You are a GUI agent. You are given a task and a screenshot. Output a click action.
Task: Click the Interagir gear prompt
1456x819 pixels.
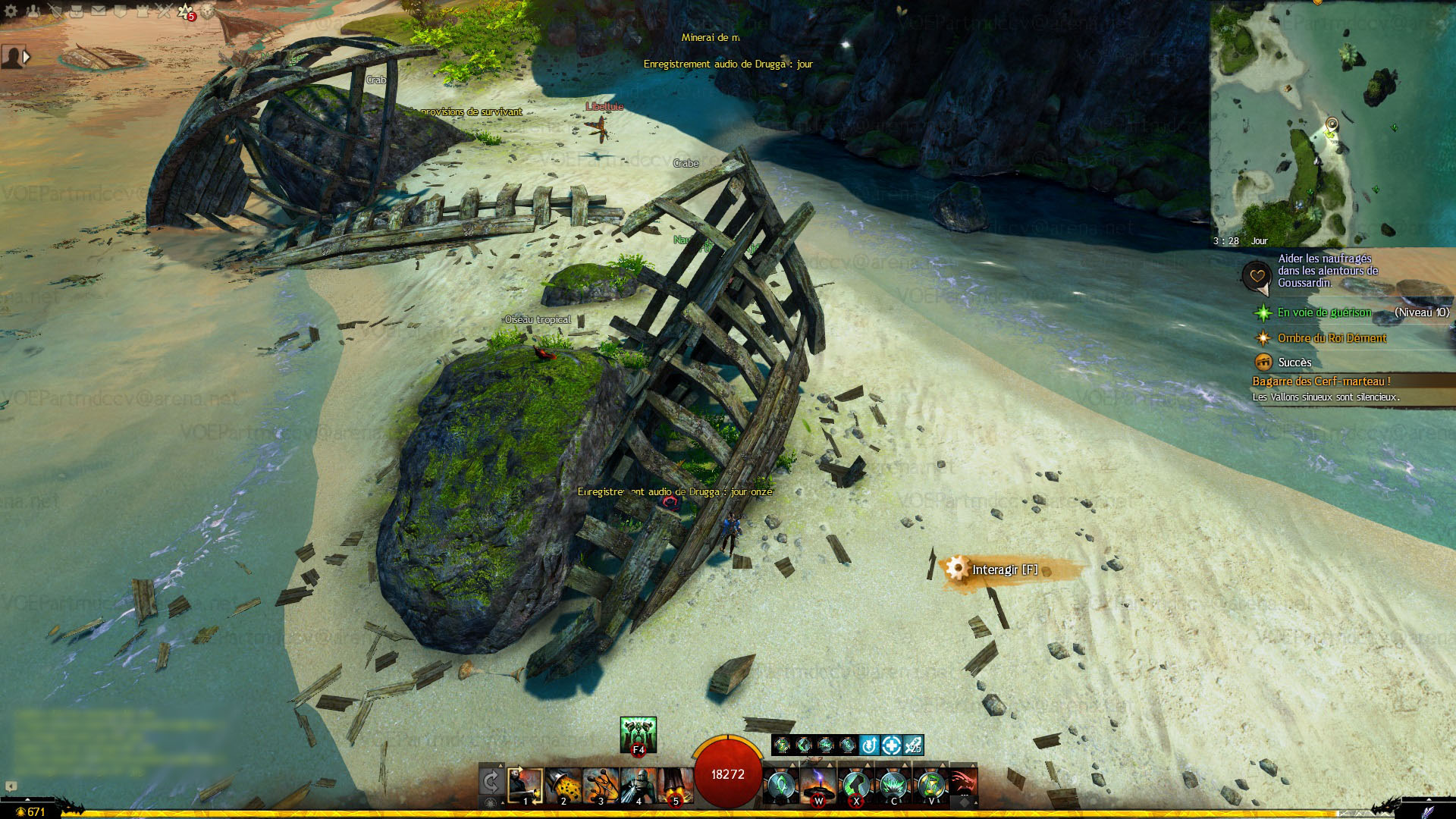click(1003, 570)
